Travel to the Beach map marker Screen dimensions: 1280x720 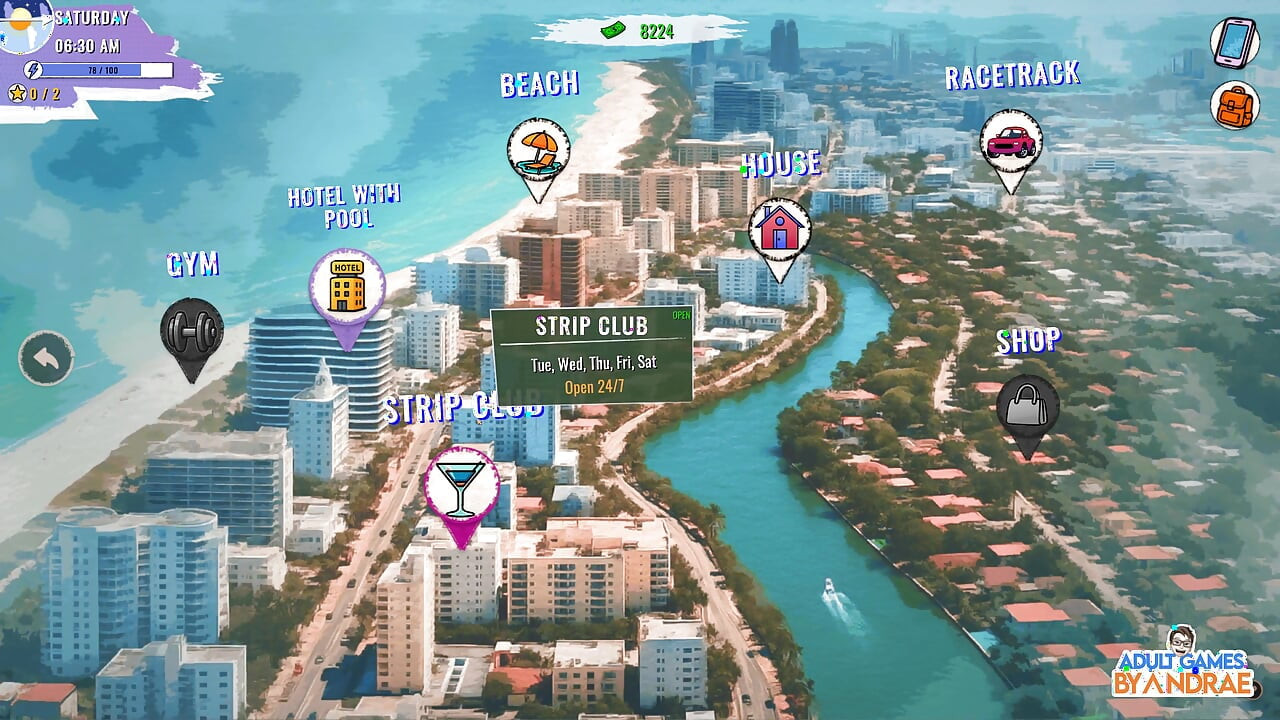coord(538,151)
